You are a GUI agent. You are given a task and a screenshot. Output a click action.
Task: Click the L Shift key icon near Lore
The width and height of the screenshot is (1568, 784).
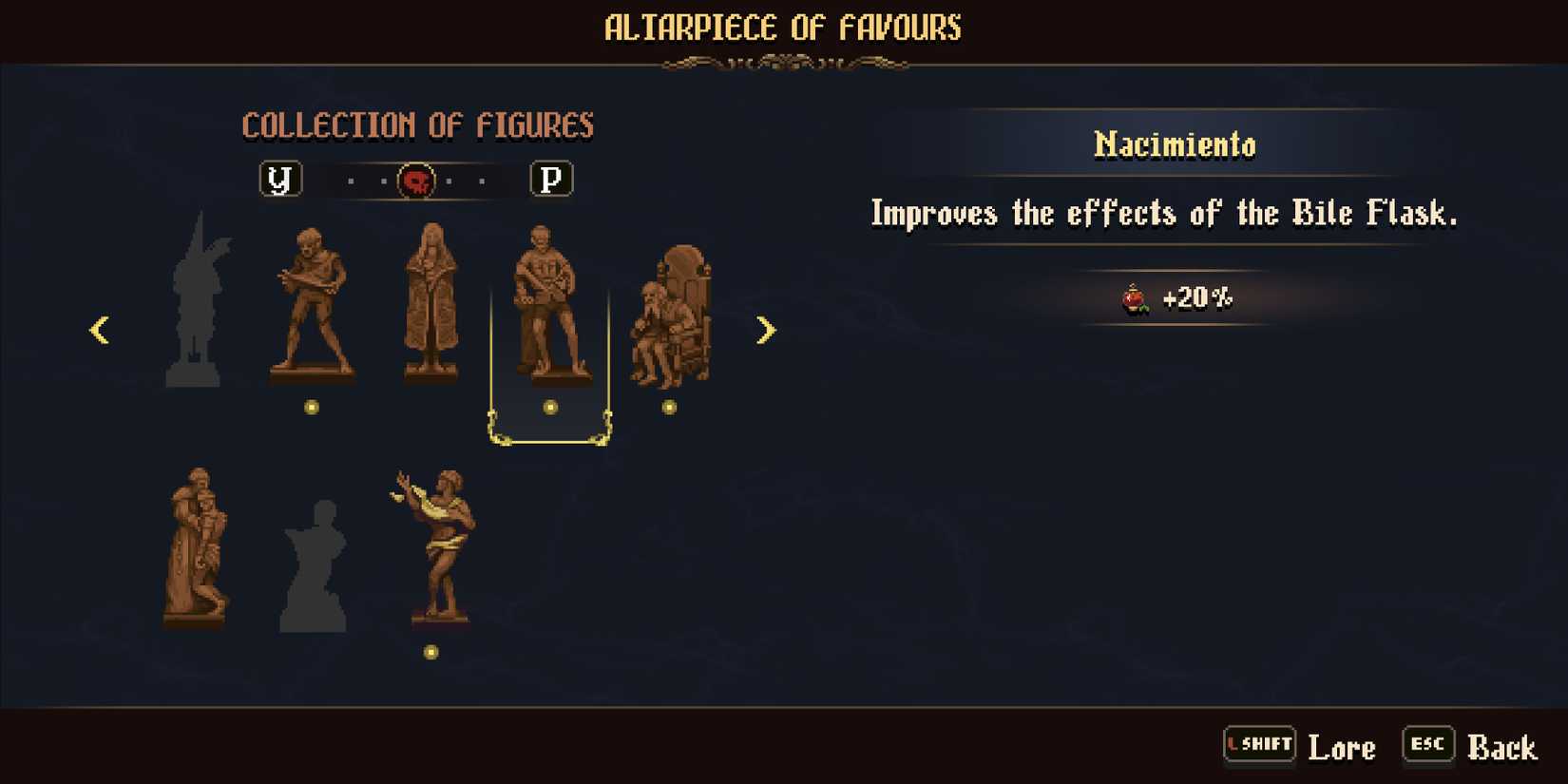[1259, 745]
